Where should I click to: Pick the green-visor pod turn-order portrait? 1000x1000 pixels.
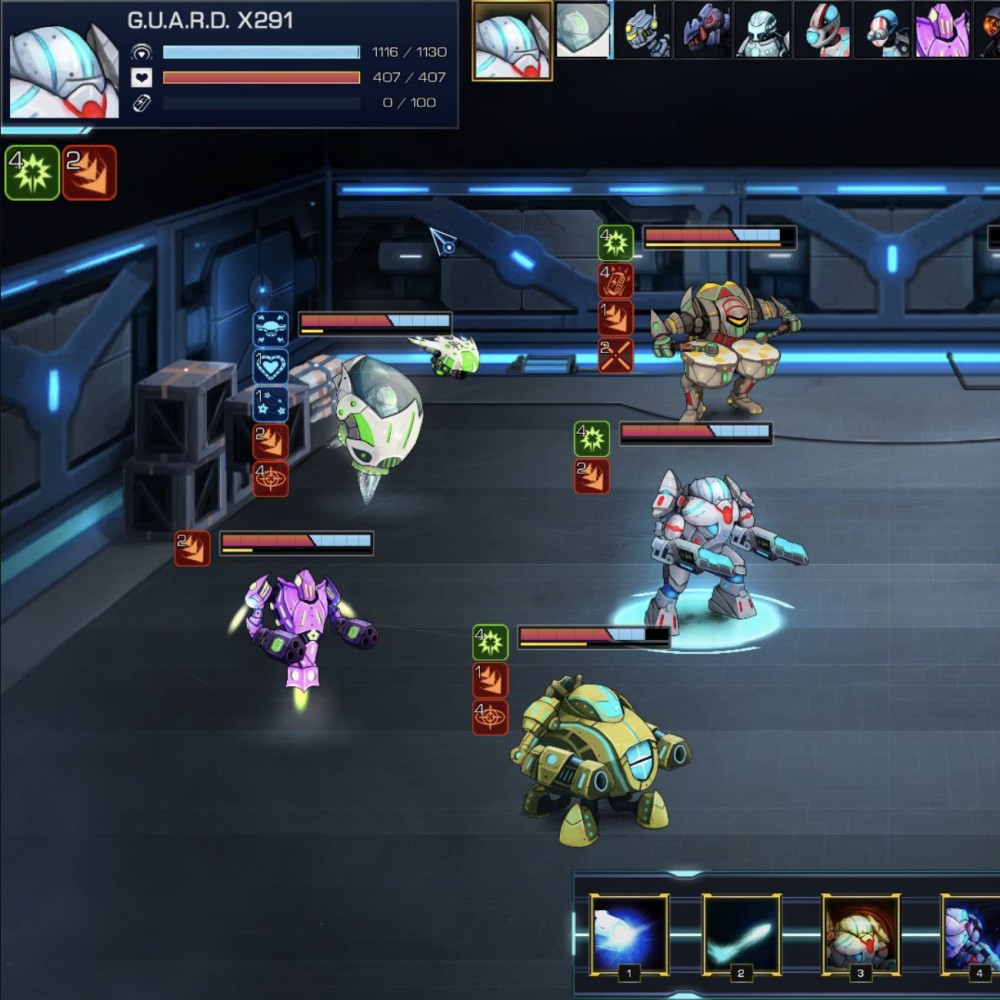pos(583,30)
